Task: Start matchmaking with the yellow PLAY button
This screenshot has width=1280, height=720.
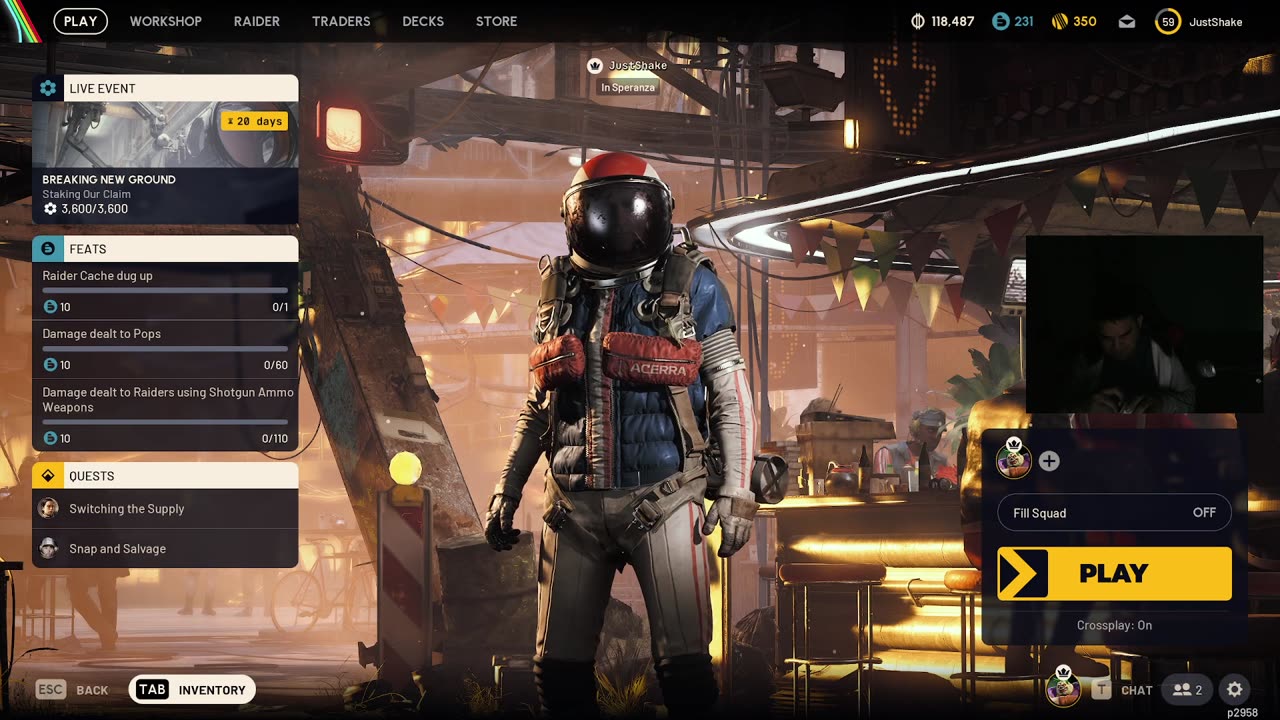Action: click(x=1114, y=573)
